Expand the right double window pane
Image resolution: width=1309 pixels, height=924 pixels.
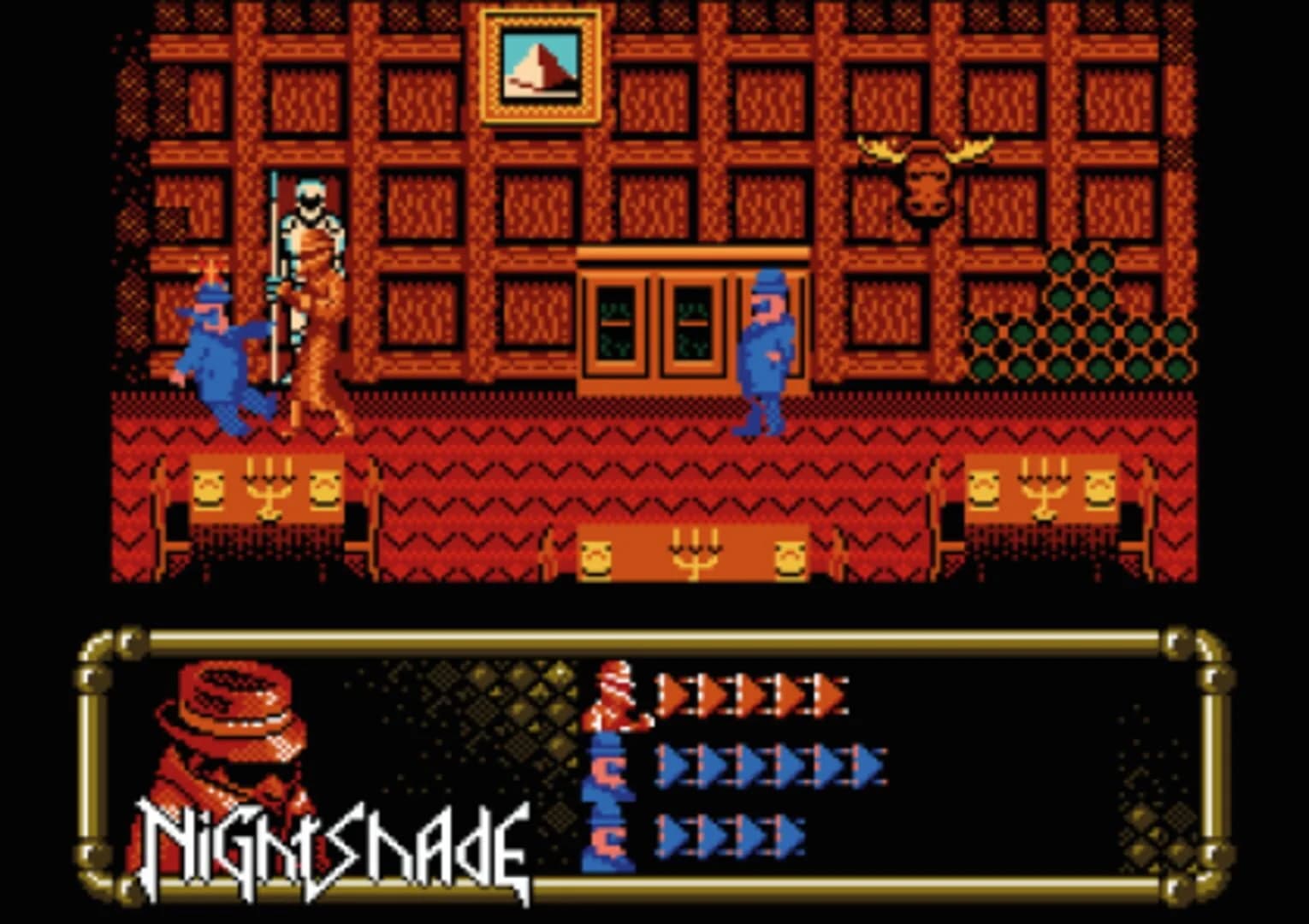pos(695,325)
